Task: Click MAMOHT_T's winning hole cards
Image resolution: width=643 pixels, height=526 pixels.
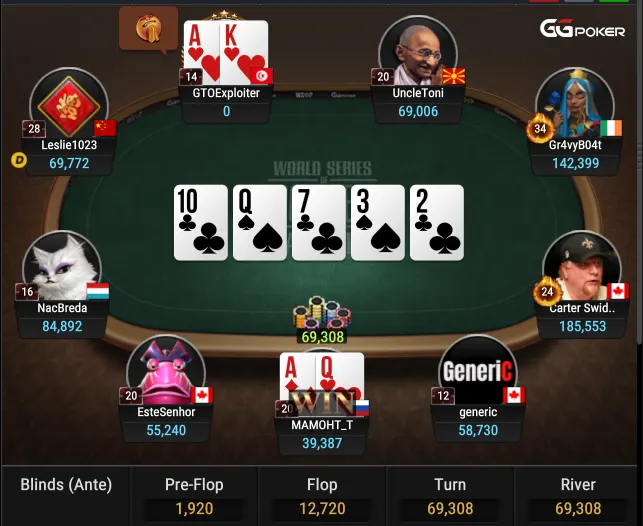Action: click(322, 383)
